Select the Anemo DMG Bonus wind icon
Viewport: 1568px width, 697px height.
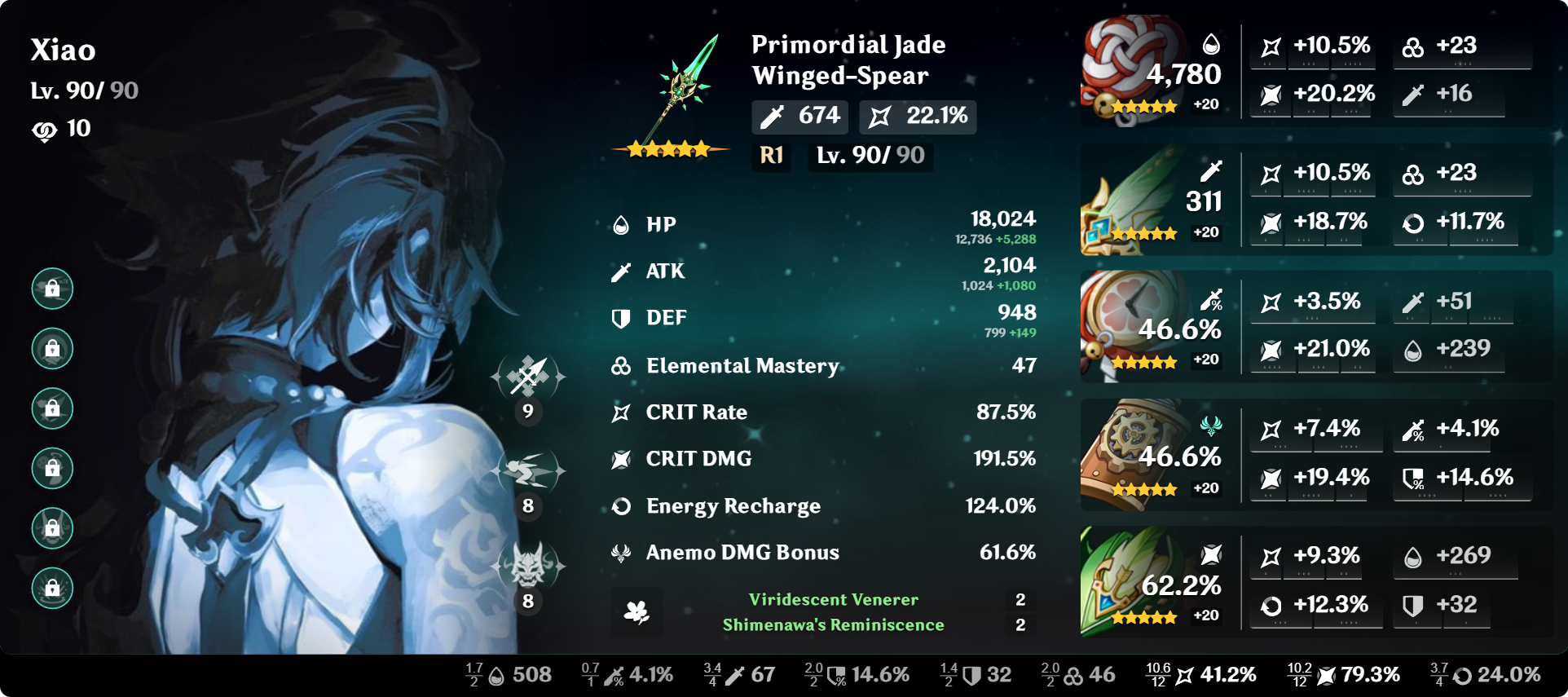pyautogui.click(x=620, y=553)
